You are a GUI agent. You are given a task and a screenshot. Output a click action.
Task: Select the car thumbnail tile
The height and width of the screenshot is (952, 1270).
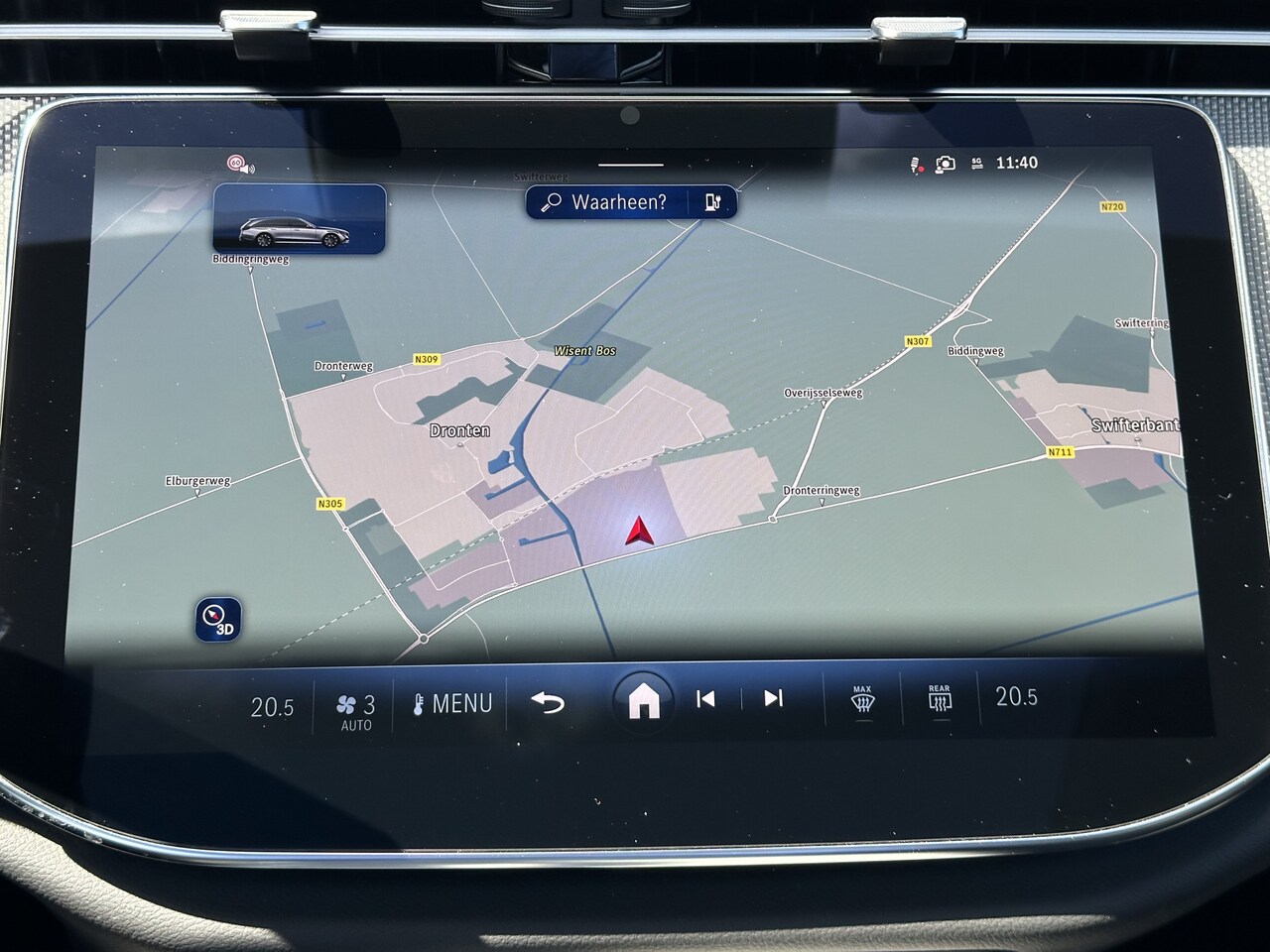coord(299,219)
